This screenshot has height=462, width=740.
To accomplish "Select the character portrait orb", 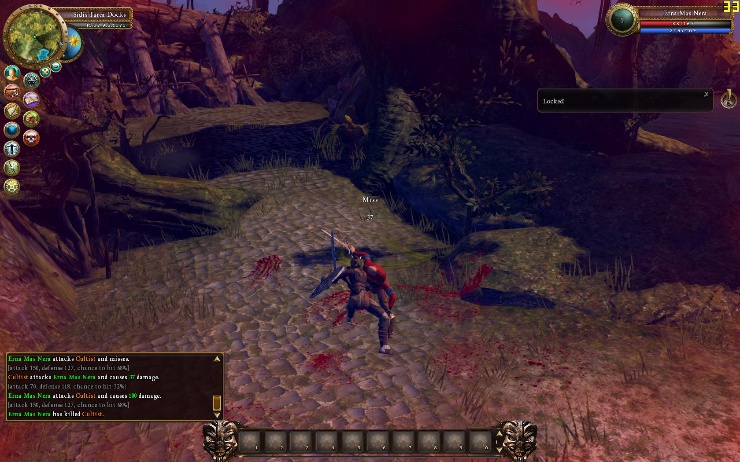I will (x=623, y=19).
